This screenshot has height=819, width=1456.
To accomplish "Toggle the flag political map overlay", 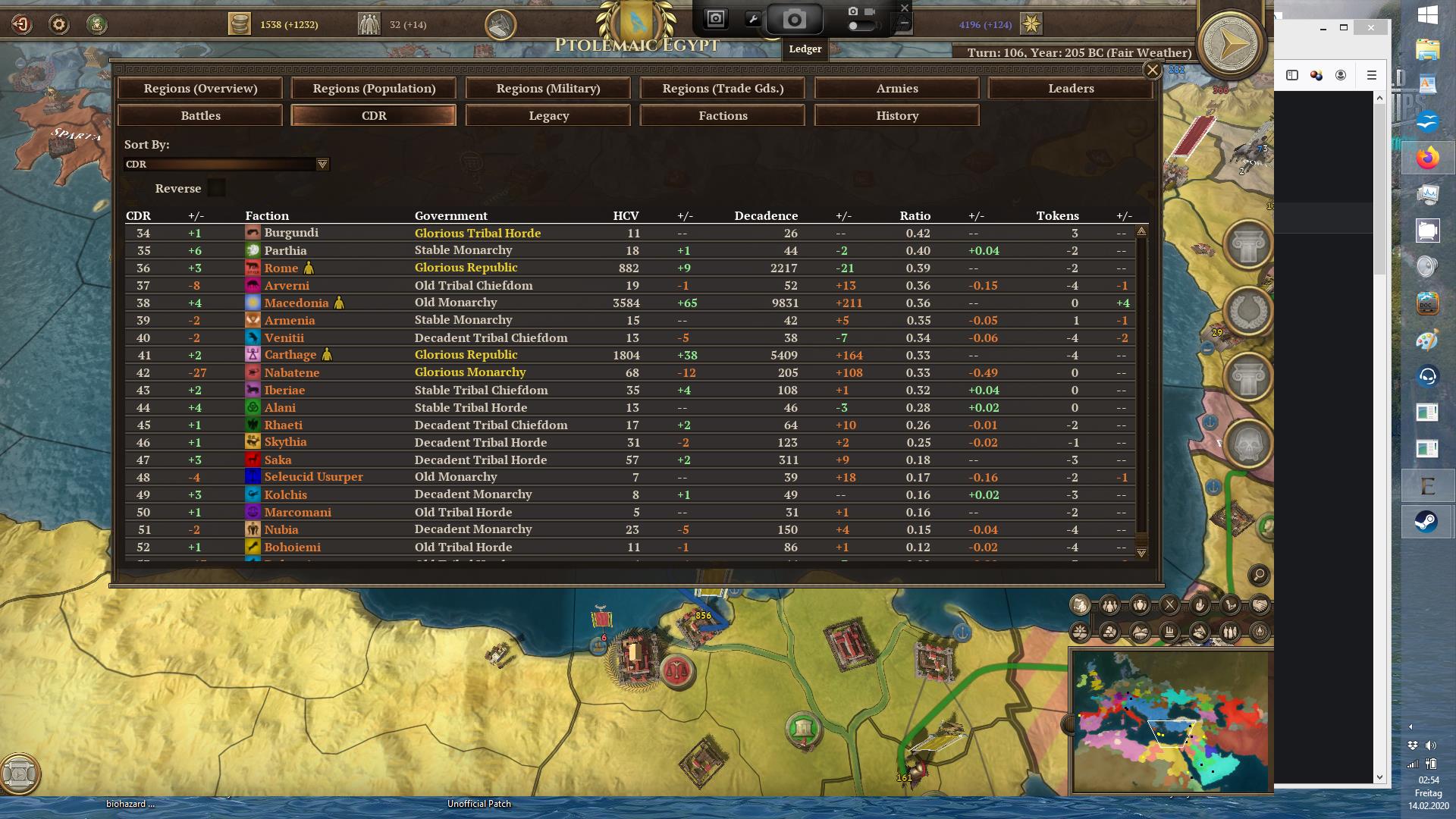I will point(1080,605).
